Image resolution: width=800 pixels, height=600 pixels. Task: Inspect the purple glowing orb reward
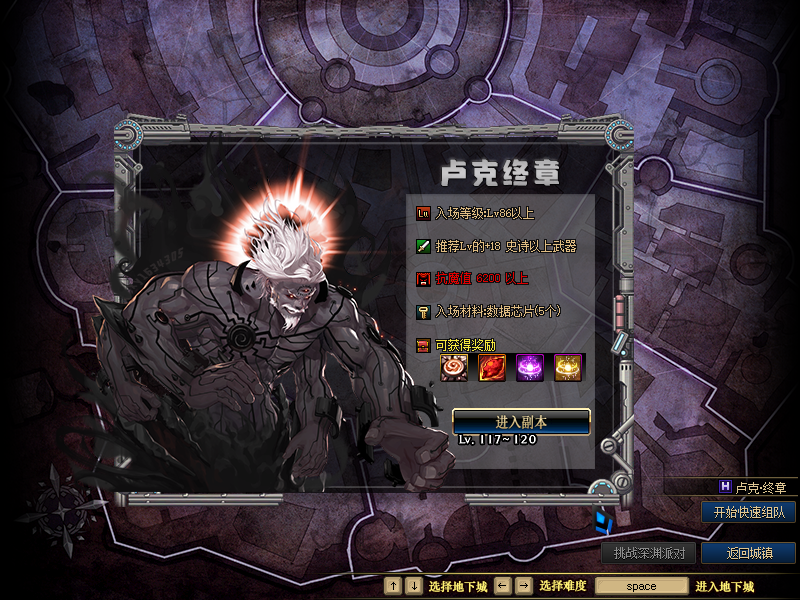530,367
